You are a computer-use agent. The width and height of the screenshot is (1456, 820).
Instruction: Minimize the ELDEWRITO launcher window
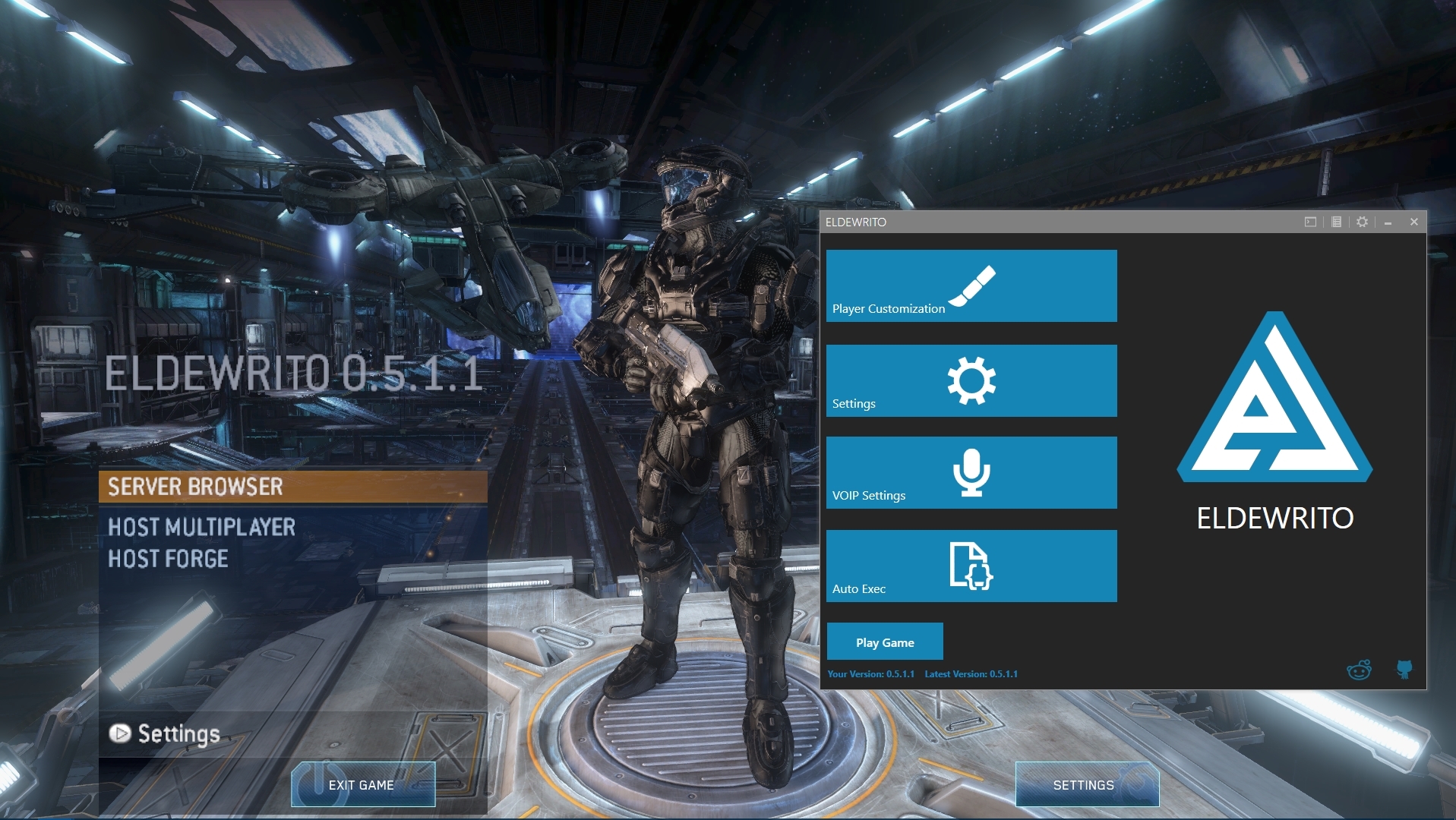tap(1388, 222)
